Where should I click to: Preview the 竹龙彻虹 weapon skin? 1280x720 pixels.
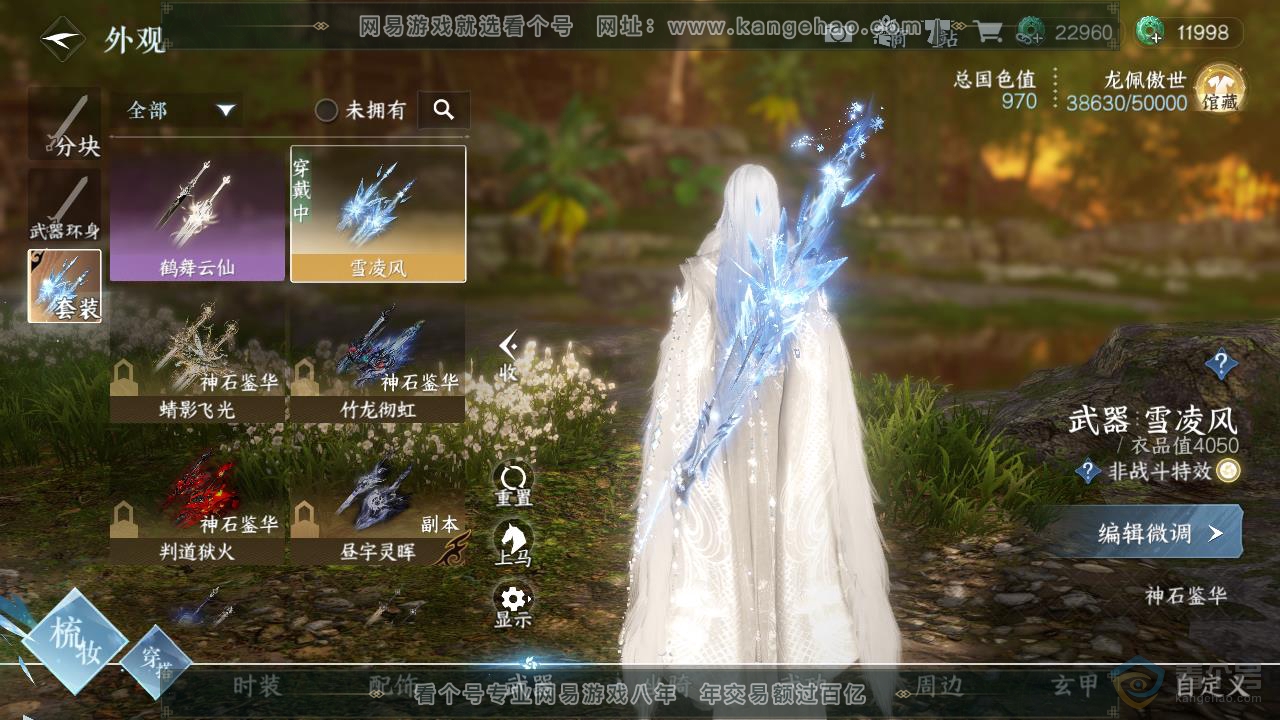click(378, 362)
